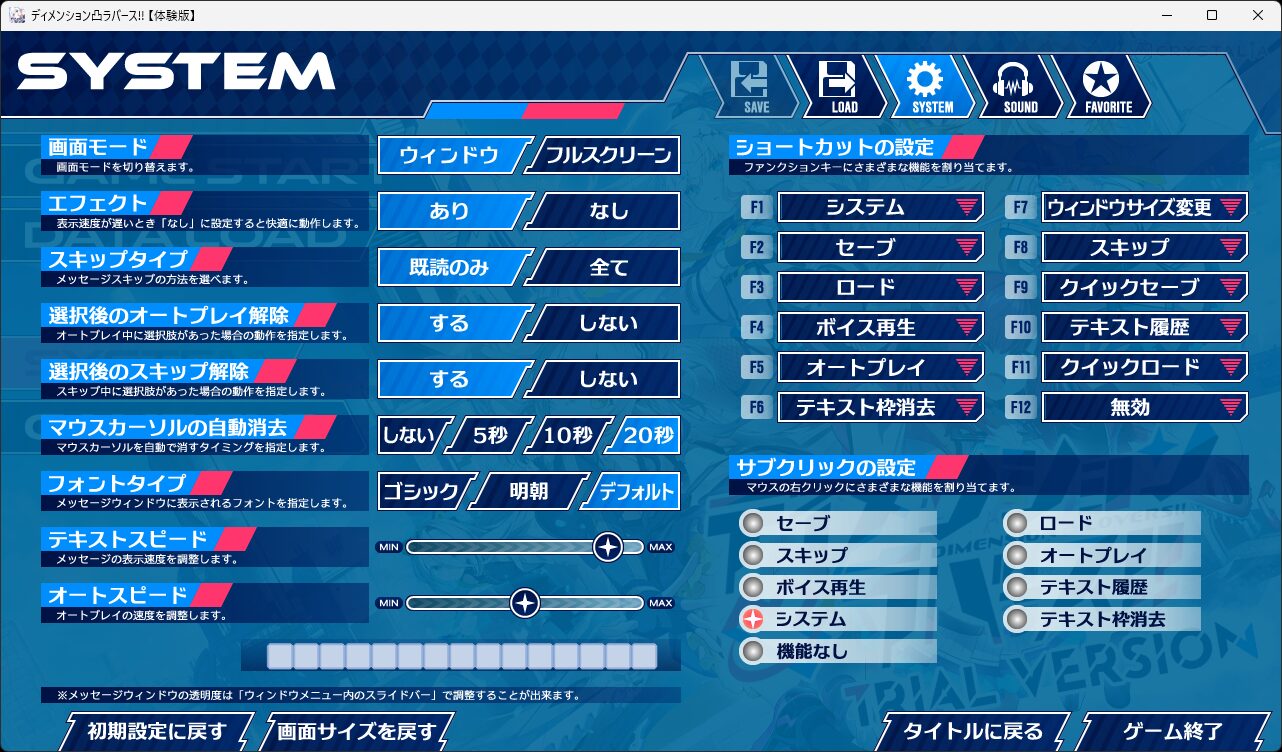Choose 全て for skip type

coord(607,267)
